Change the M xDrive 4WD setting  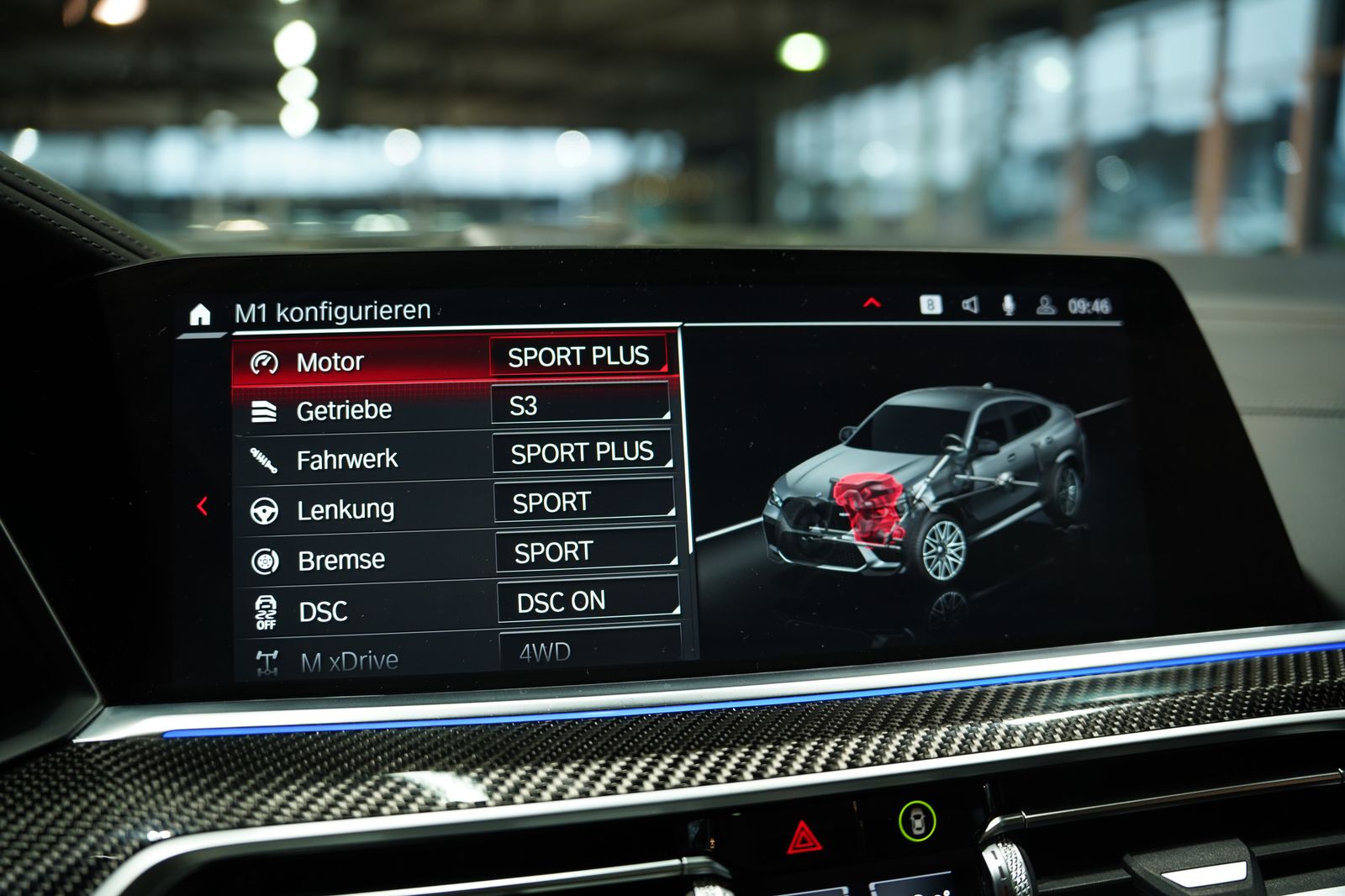coord(588,651)
